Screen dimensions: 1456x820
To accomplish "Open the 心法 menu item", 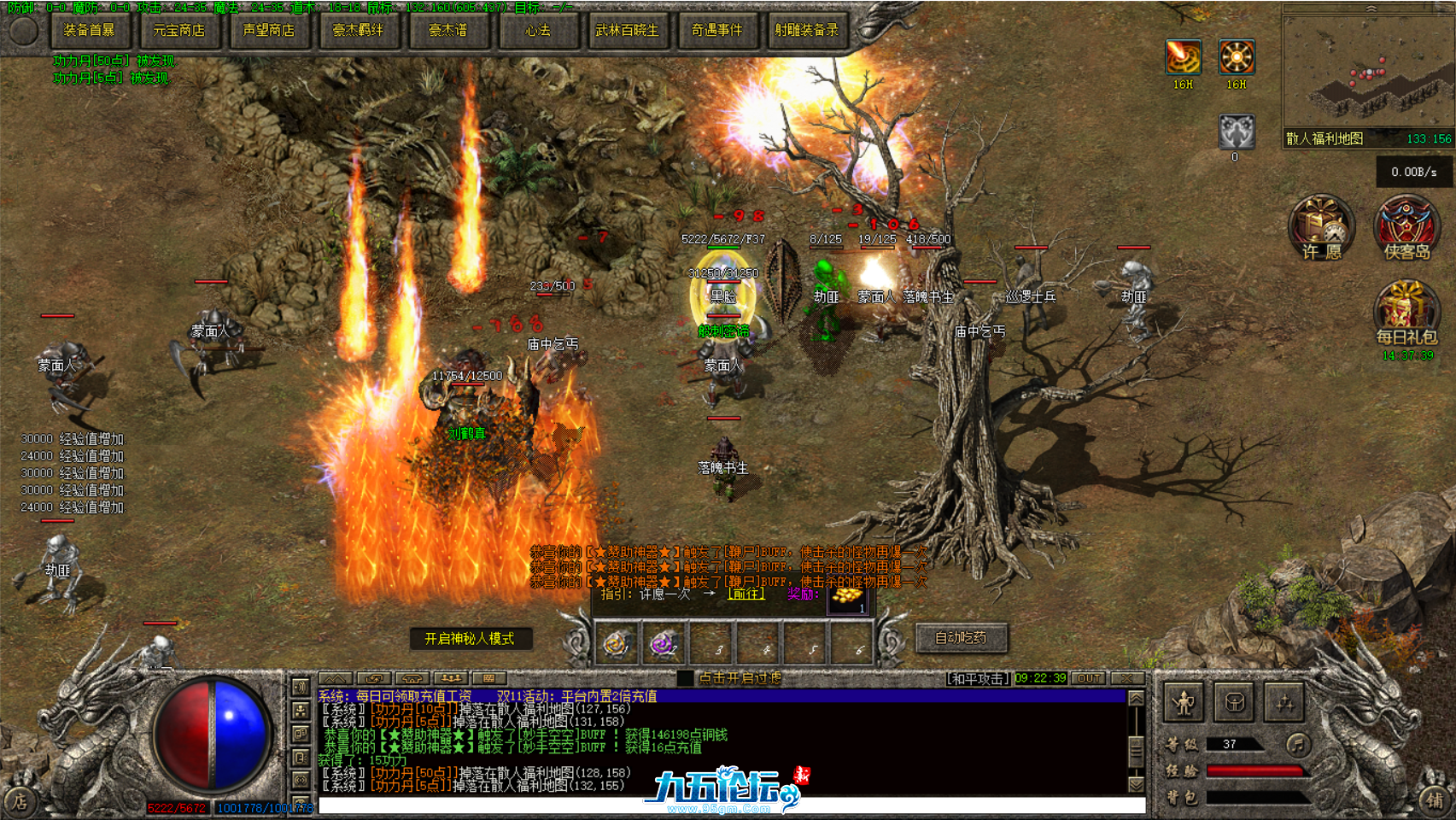I will [539, 31].
